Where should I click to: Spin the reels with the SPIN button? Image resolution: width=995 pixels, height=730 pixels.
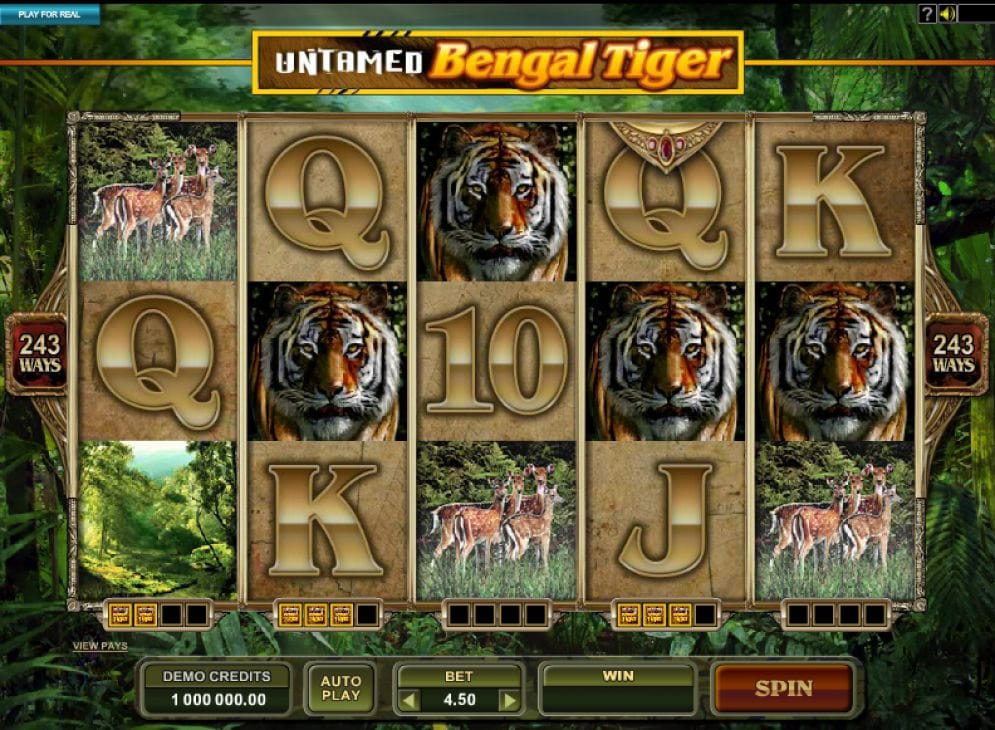(x=783, y=688)
